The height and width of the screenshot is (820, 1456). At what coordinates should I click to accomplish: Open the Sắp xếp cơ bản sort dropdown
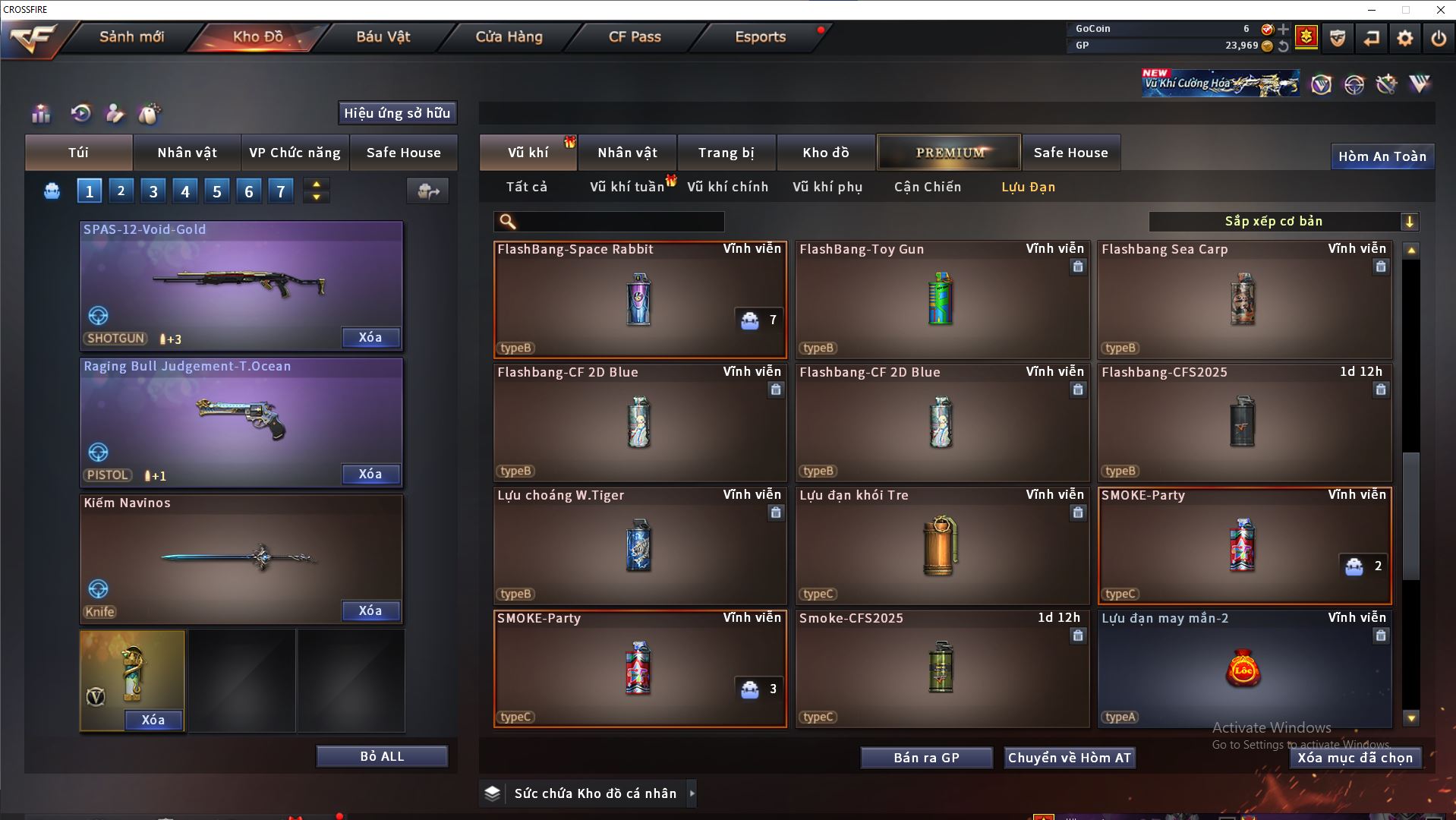point(1283,221)
